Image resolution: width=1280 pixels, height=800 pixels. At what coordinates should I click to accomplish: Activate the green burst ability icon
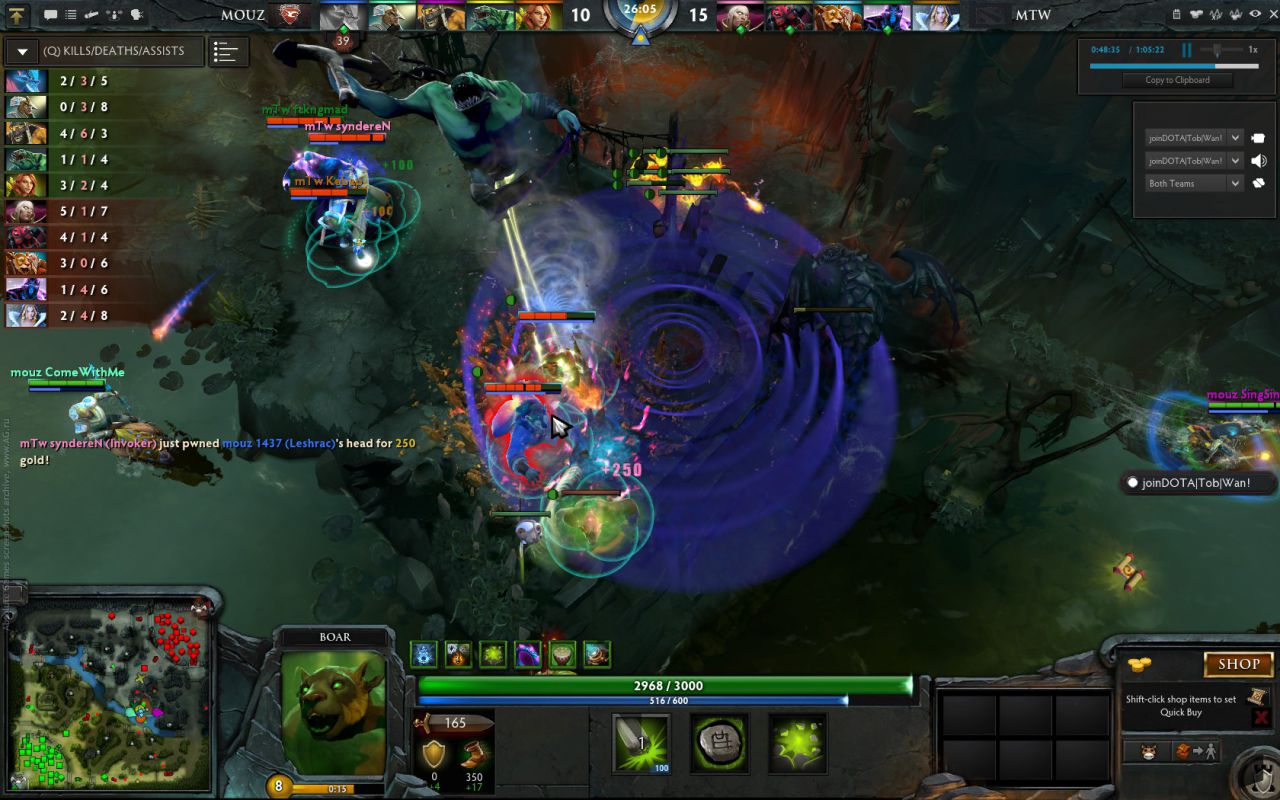797,743
